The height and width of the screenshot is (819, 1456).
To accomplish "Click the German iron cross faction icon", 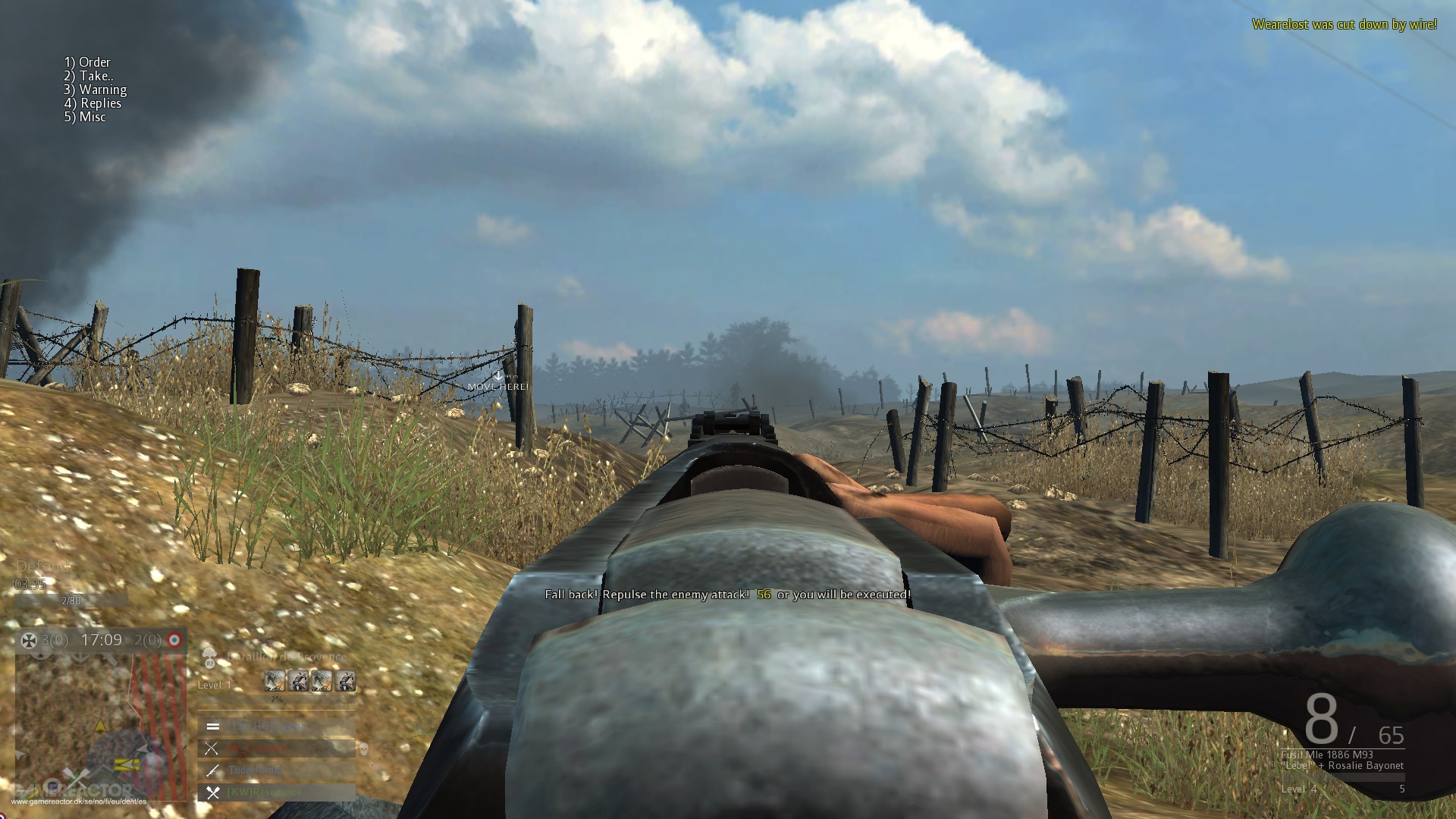I will pos(29,640).
